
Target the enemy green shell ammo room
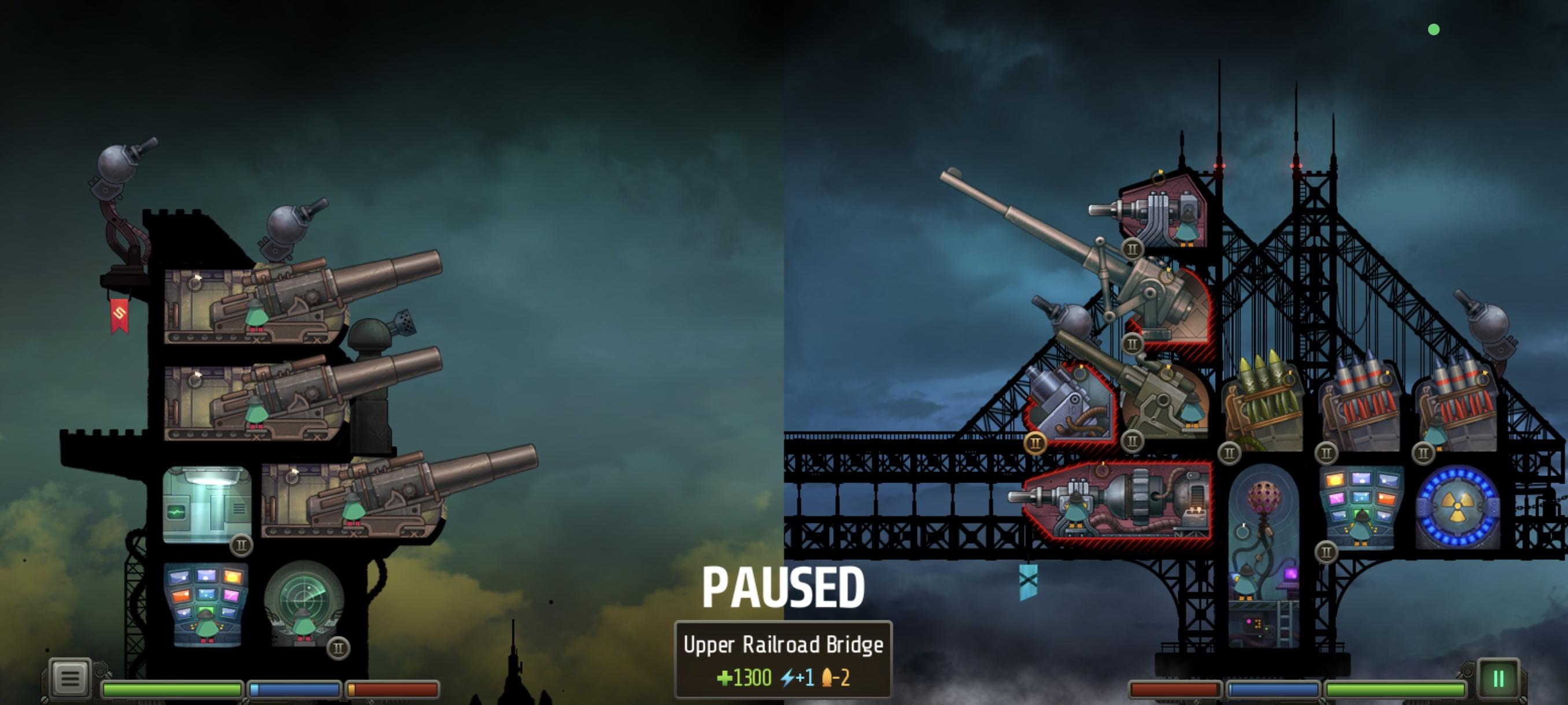(x=1262, y=405)
